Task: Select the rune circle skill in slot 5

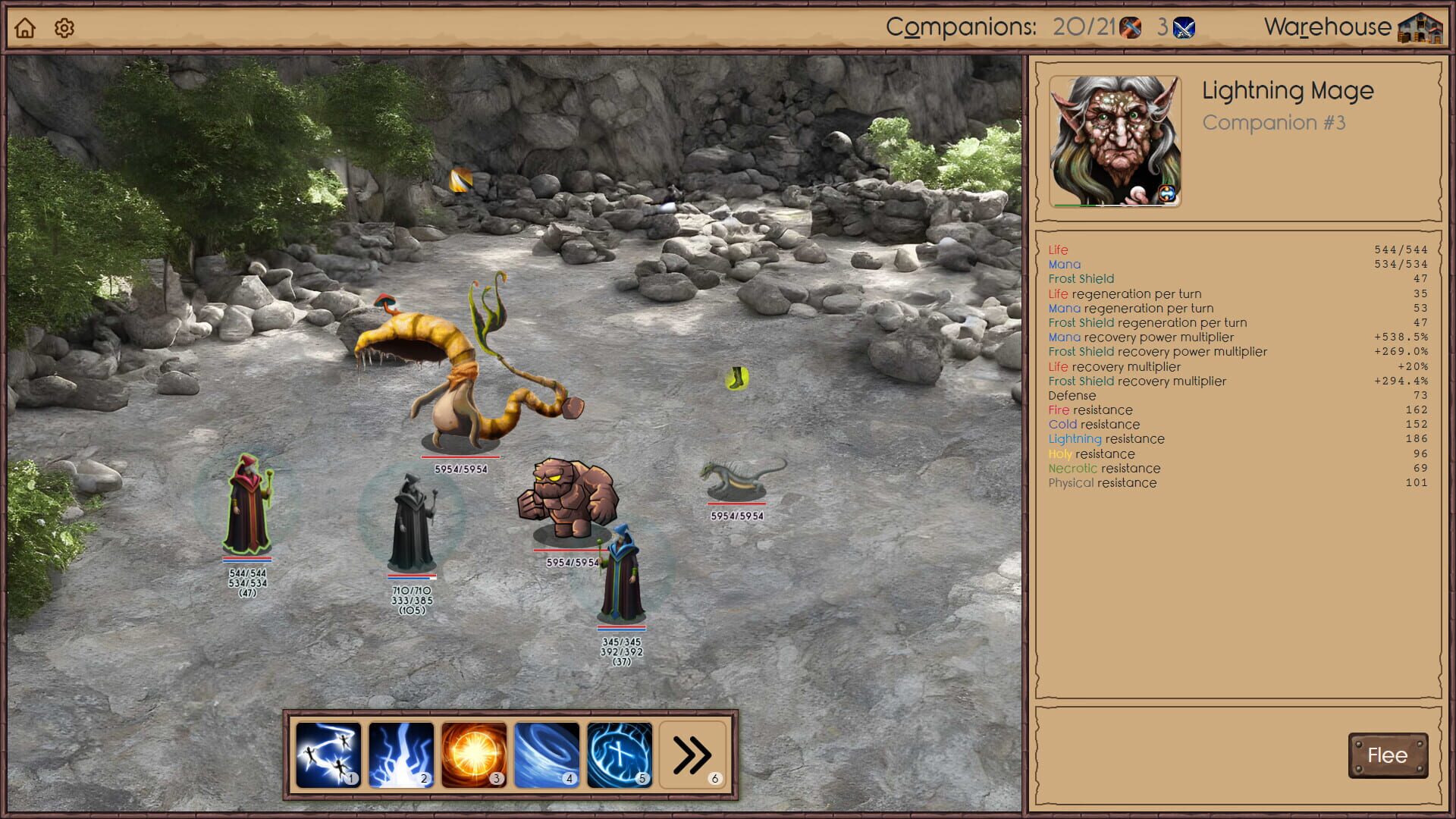Action: 620,754
